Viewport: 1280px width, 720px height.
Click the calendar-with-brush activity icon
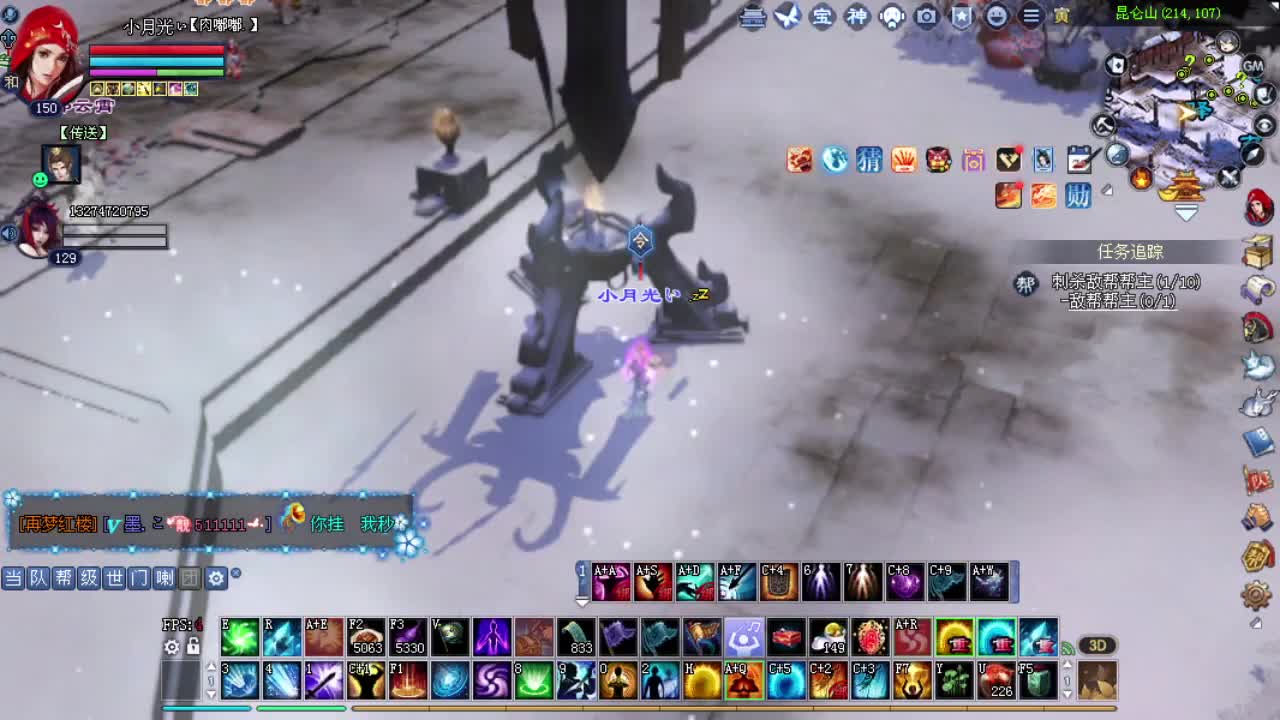tap(1080, 160)
